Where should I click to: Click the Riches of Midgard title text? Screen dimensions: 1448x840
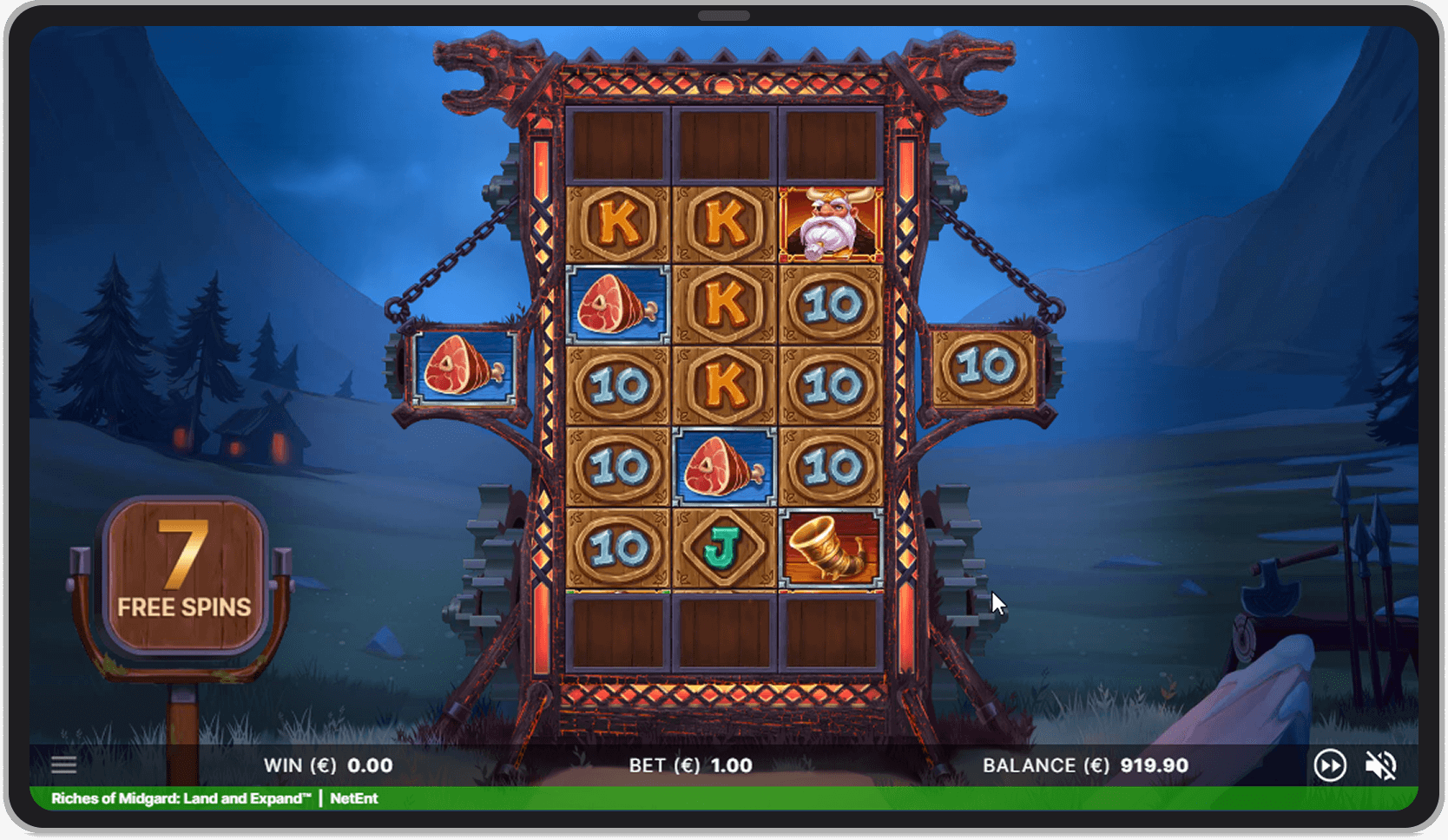coord(178,798)
